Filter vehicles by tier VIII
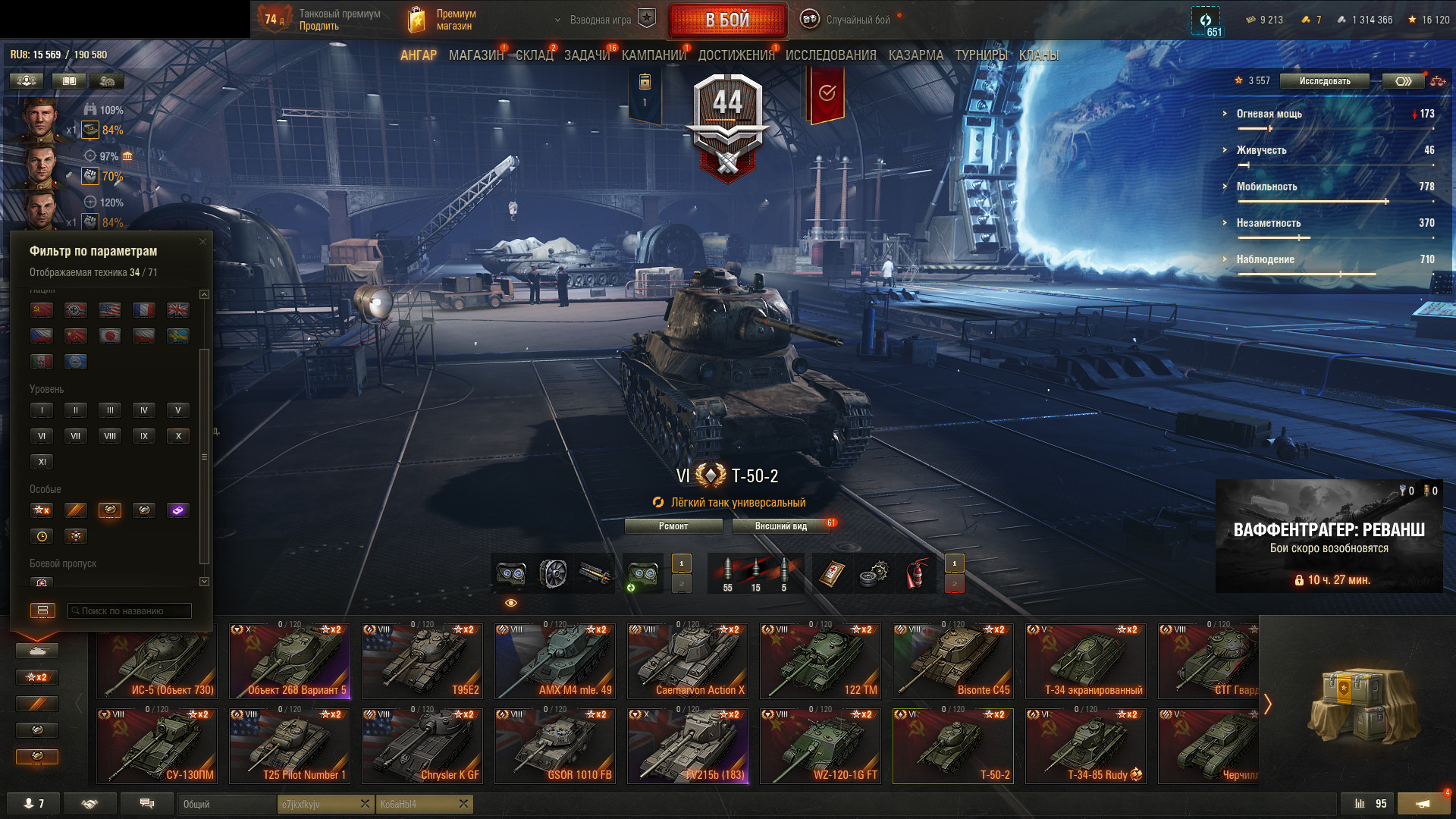 tap(110, 436)
